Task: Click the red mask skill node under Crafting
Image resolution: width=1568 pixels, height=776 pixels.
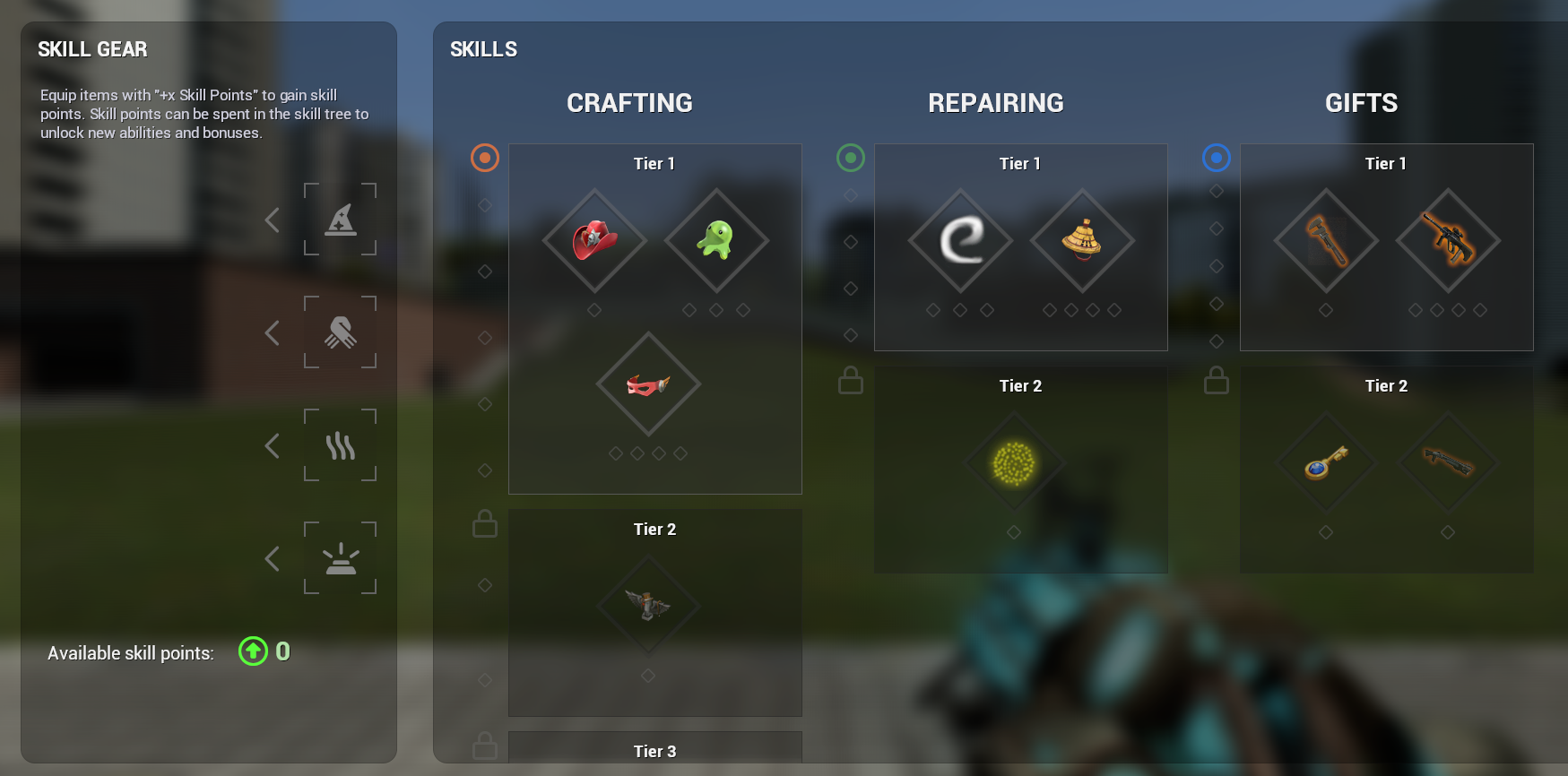Action: [x=647, y=384]
